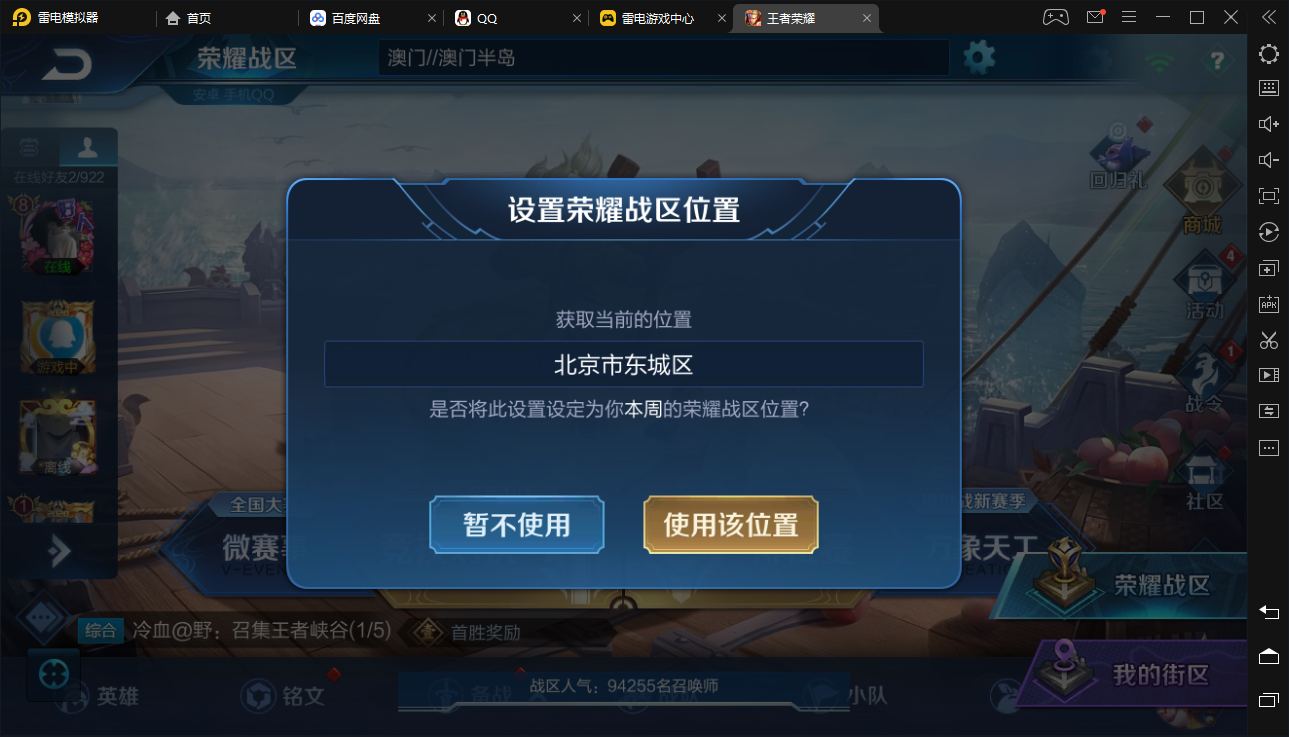Switch to the 首页 tab
Image resolution: width=1289 pixels, height=737 pixels.
(189, 17)
